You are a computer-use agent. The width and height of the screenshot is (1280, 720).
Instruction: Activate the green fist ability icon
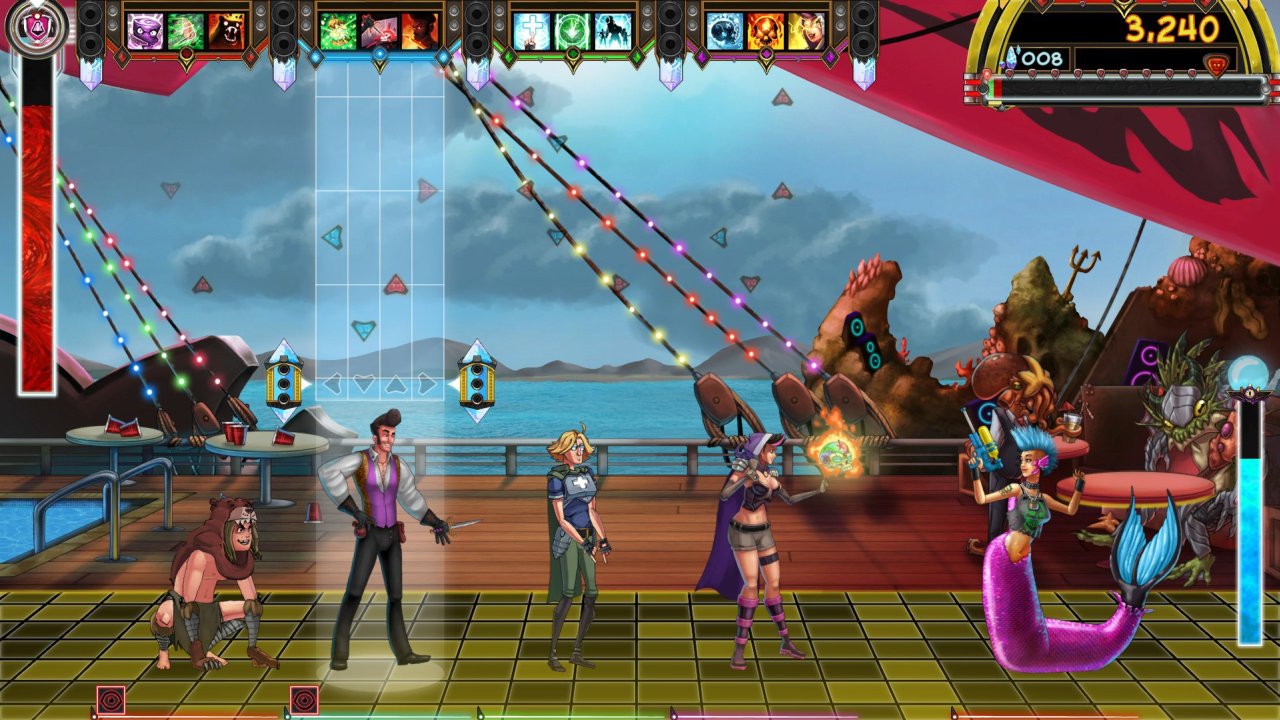[x=186, y=31]
